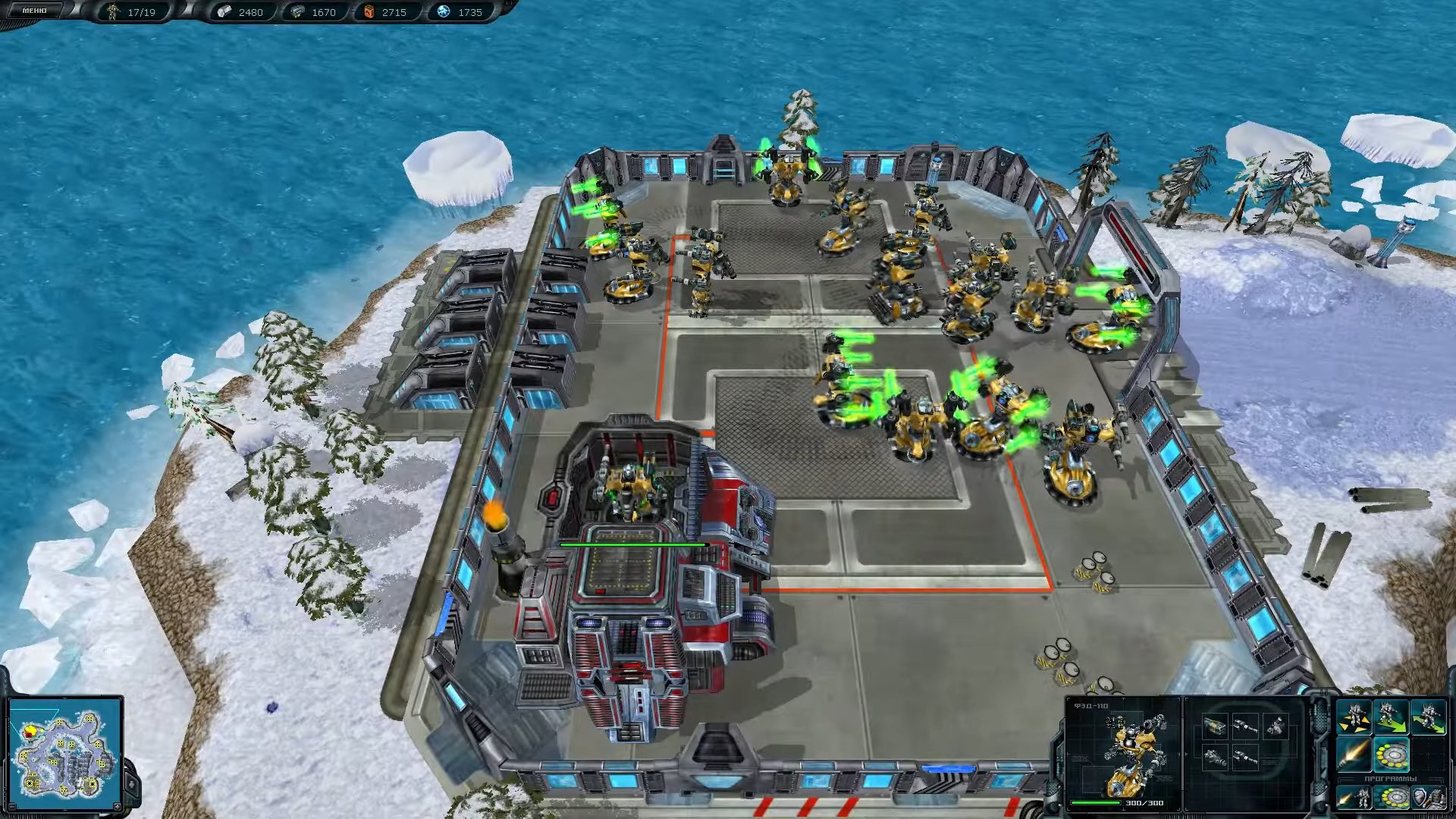Click the minimap island view
Image resolution: width=1456 pixels, height=819 pixels.
[64, 752]
